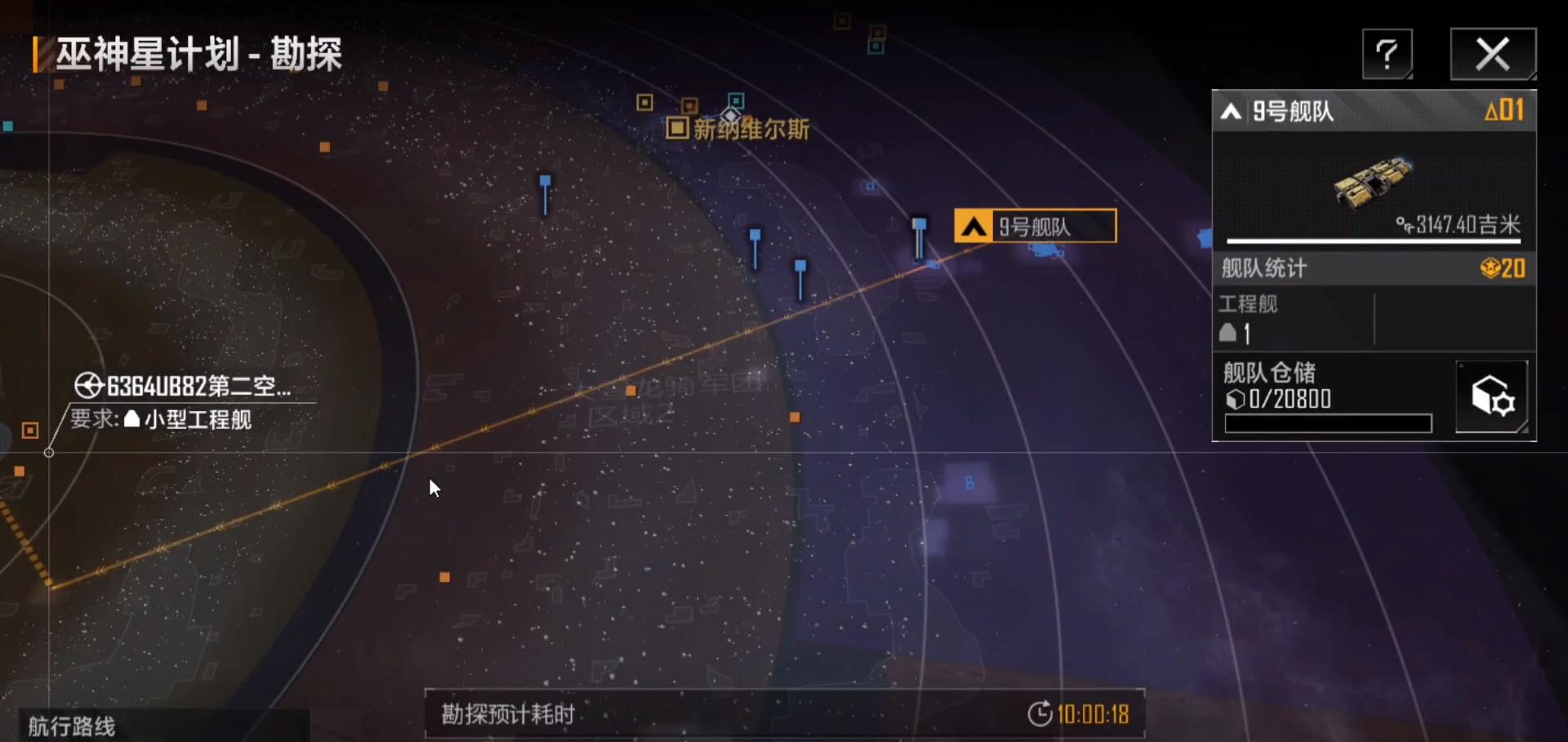
Task: Click the engineering ship icon under 工程舰
Action: coord(1230,332)
